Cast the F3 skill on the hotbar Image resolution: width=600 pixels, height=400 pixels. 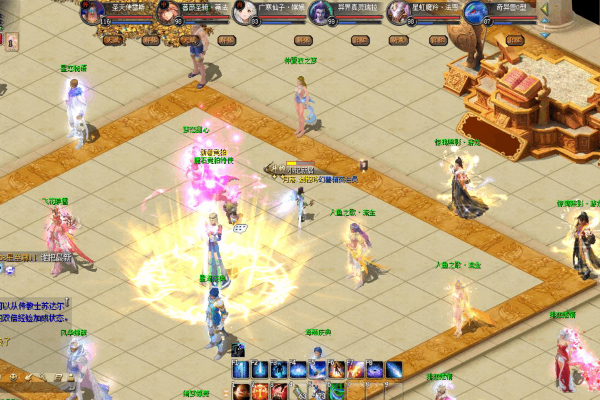(x=278, y=370)
